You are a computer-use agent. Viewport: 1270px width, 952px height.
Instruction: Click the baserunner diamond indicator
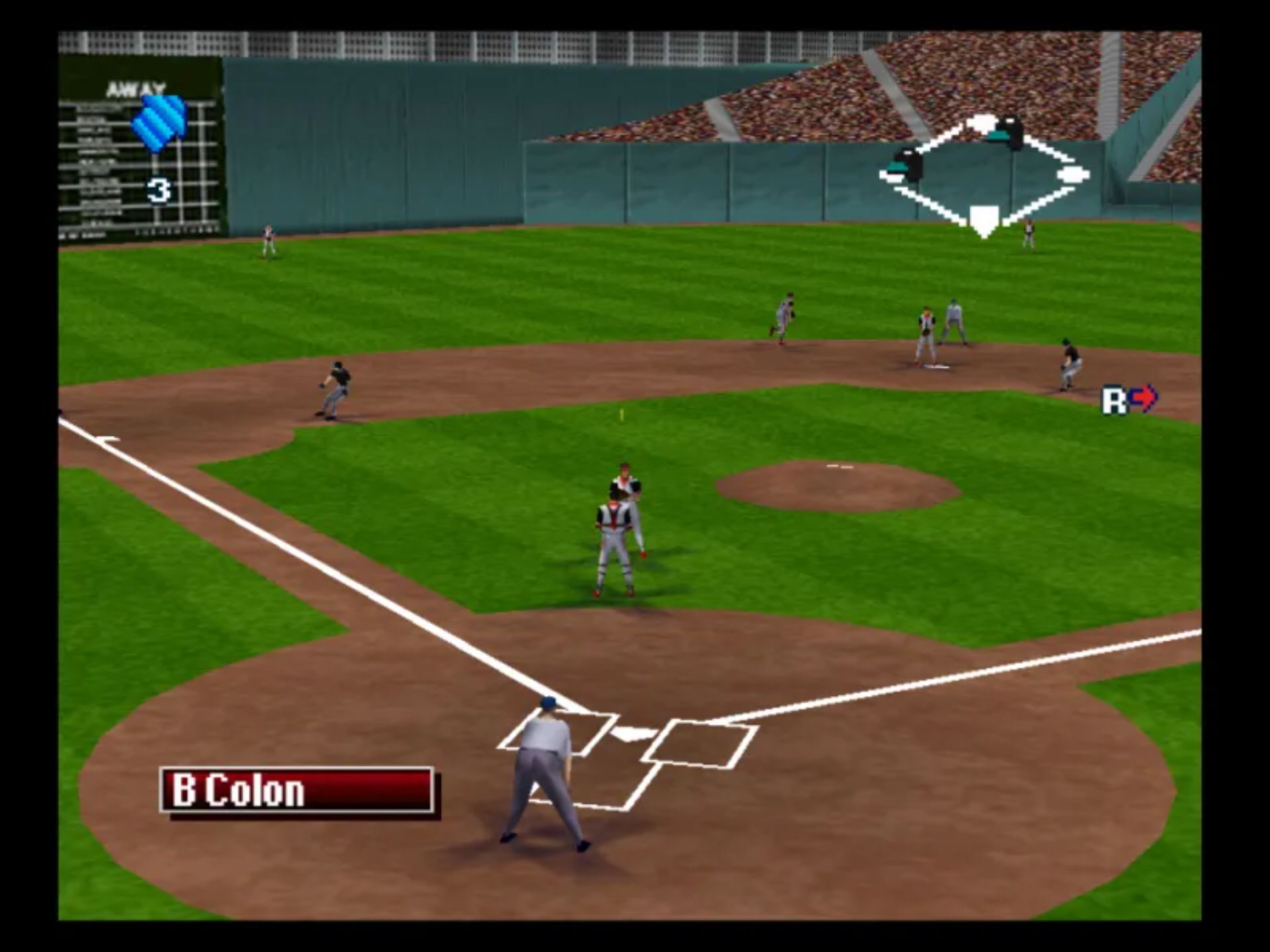pyautogui.click(x=984, y=176)
